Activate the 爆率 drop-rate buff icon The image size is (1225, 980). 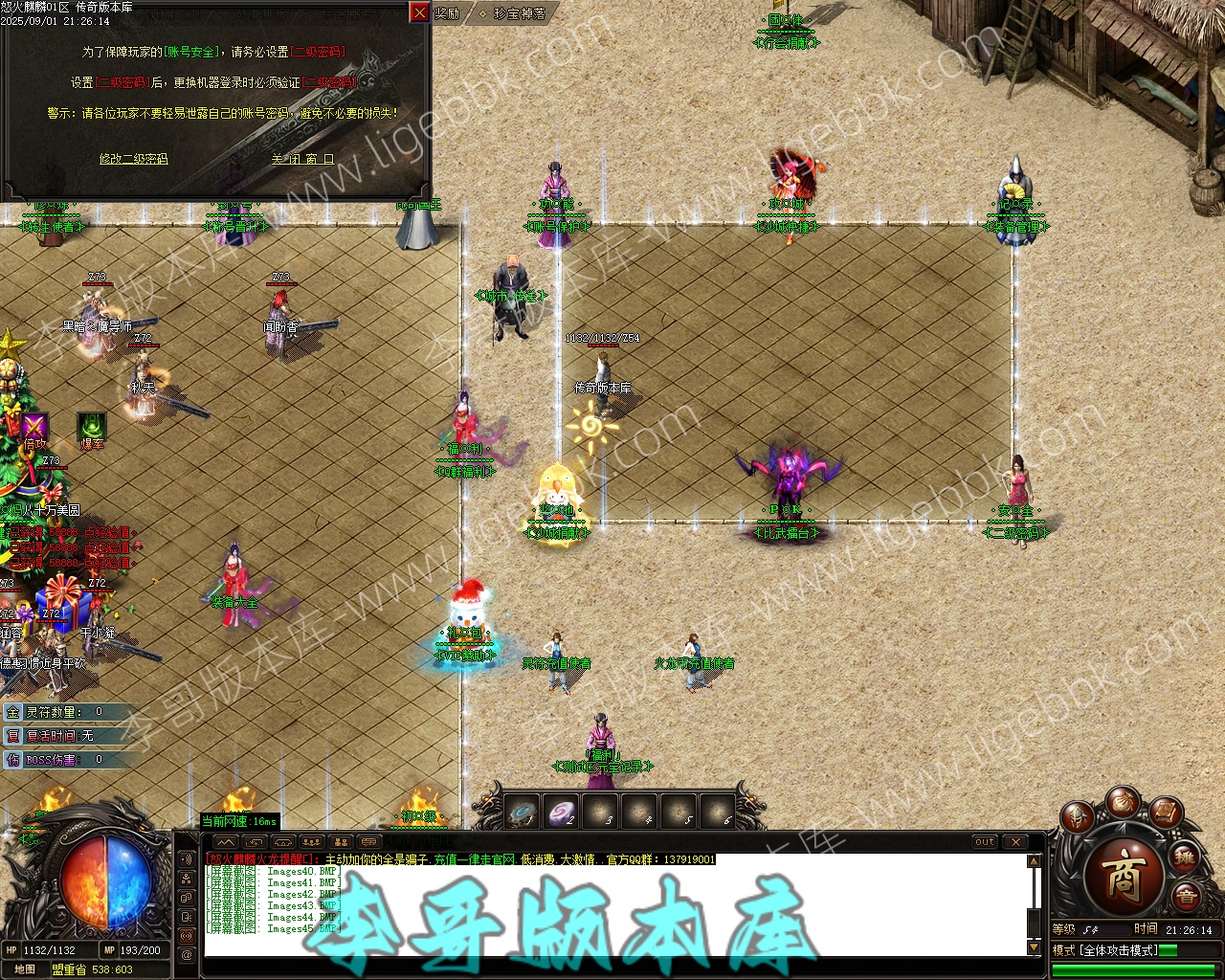coord(92,428)
